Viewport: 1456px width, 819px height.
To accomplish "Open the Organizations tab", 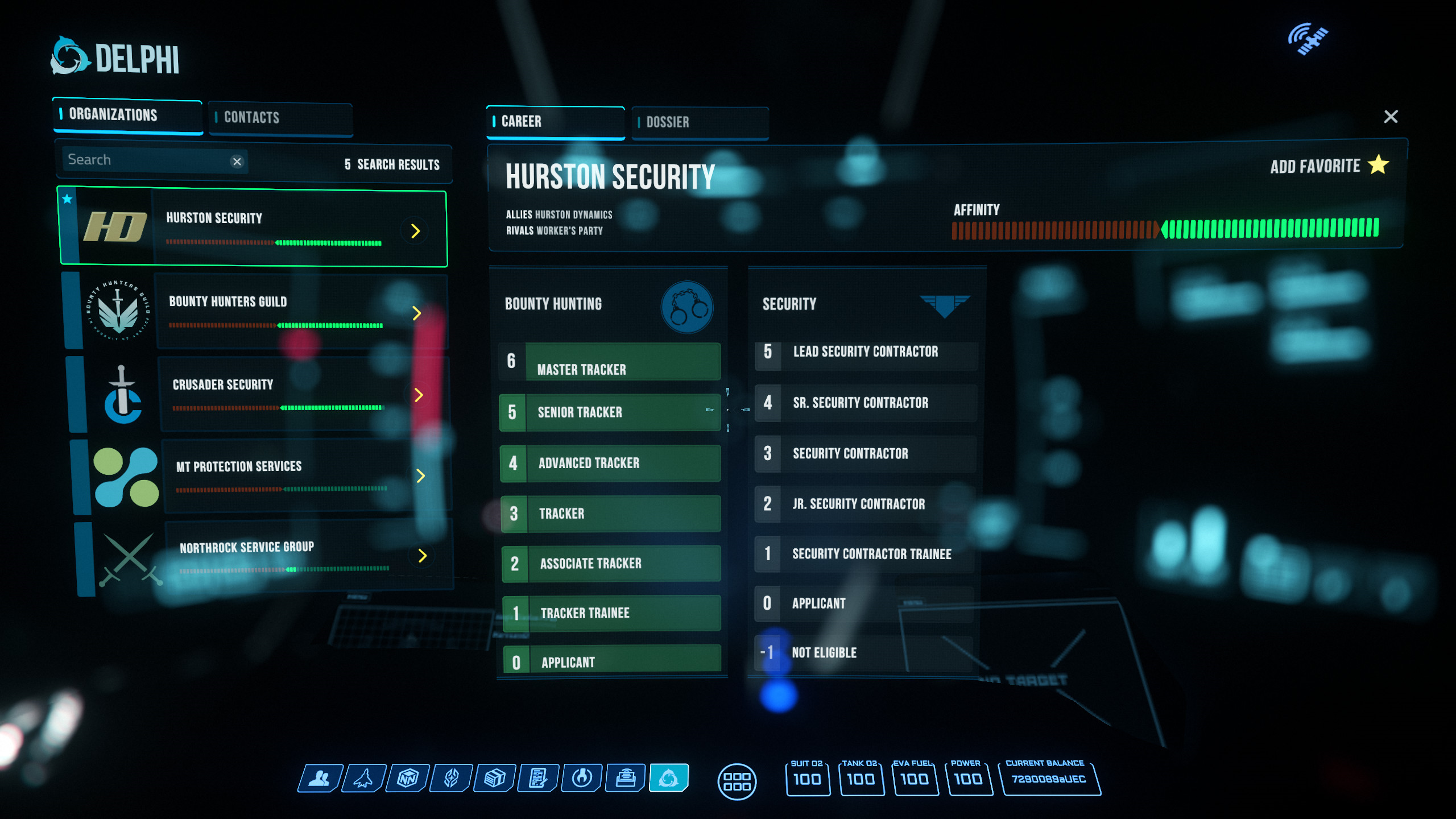I will click(128, 115).
